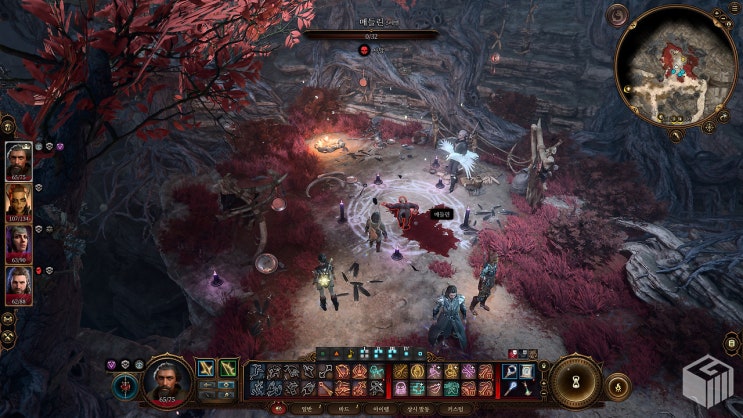The height and width of the screenshot is (418, 743).
Task: Select the crowned bearded character portrait
Action: 19,160
